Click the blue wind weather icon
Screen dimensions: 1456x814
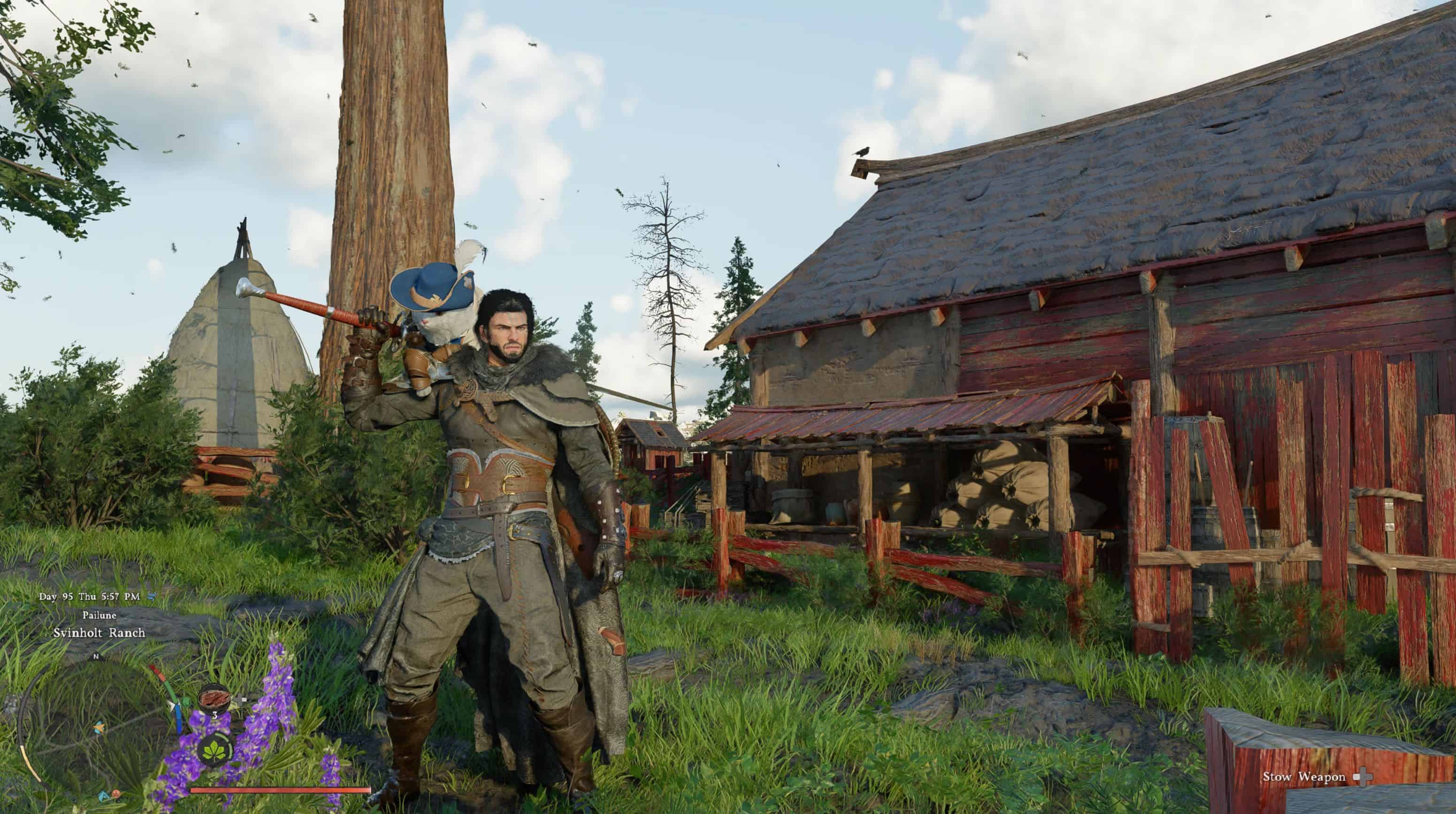(152, 596)
